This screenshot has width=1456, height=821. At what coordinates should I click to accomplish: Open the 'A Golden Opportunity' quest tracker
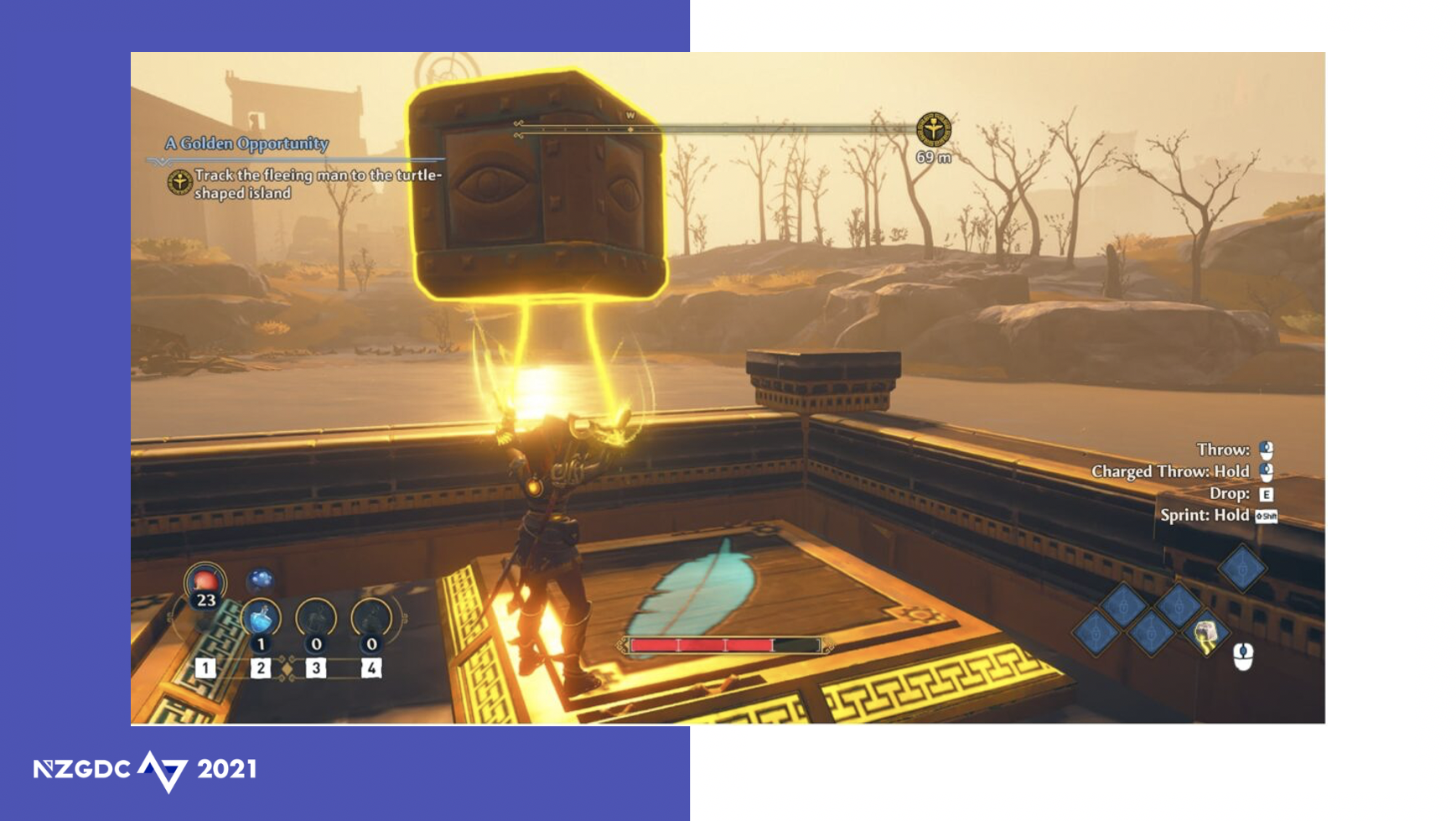pyautogui.click(x=246, y=143)
